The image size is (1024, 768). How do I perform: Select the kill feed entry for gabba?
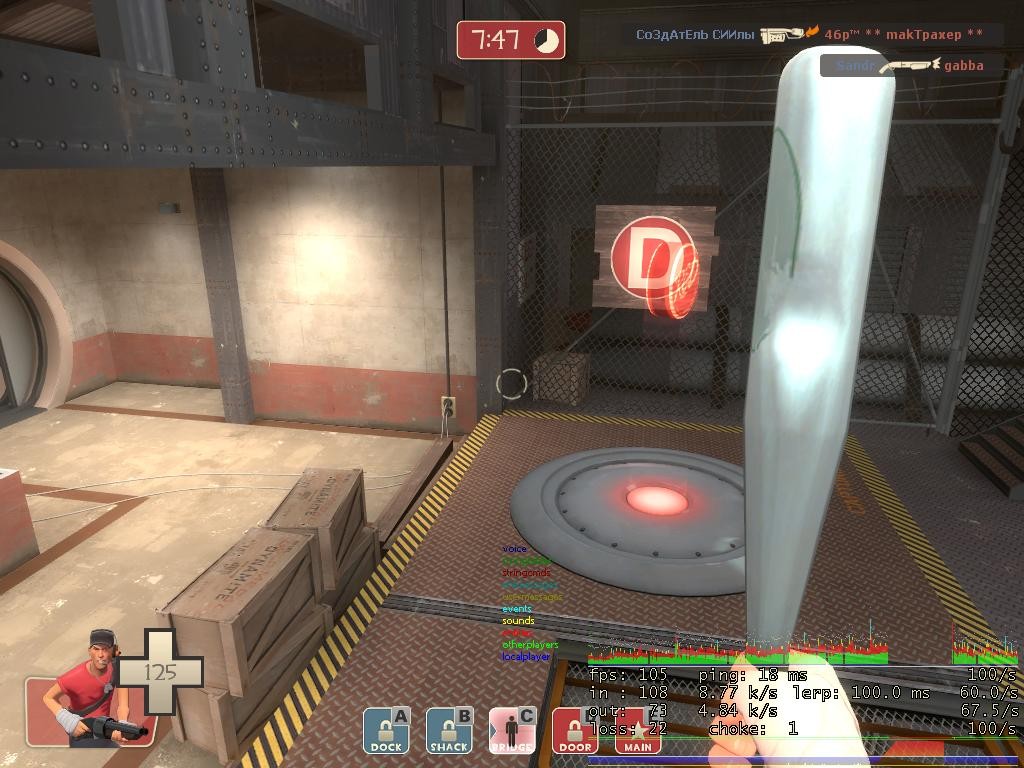click(x=911, y=65)
